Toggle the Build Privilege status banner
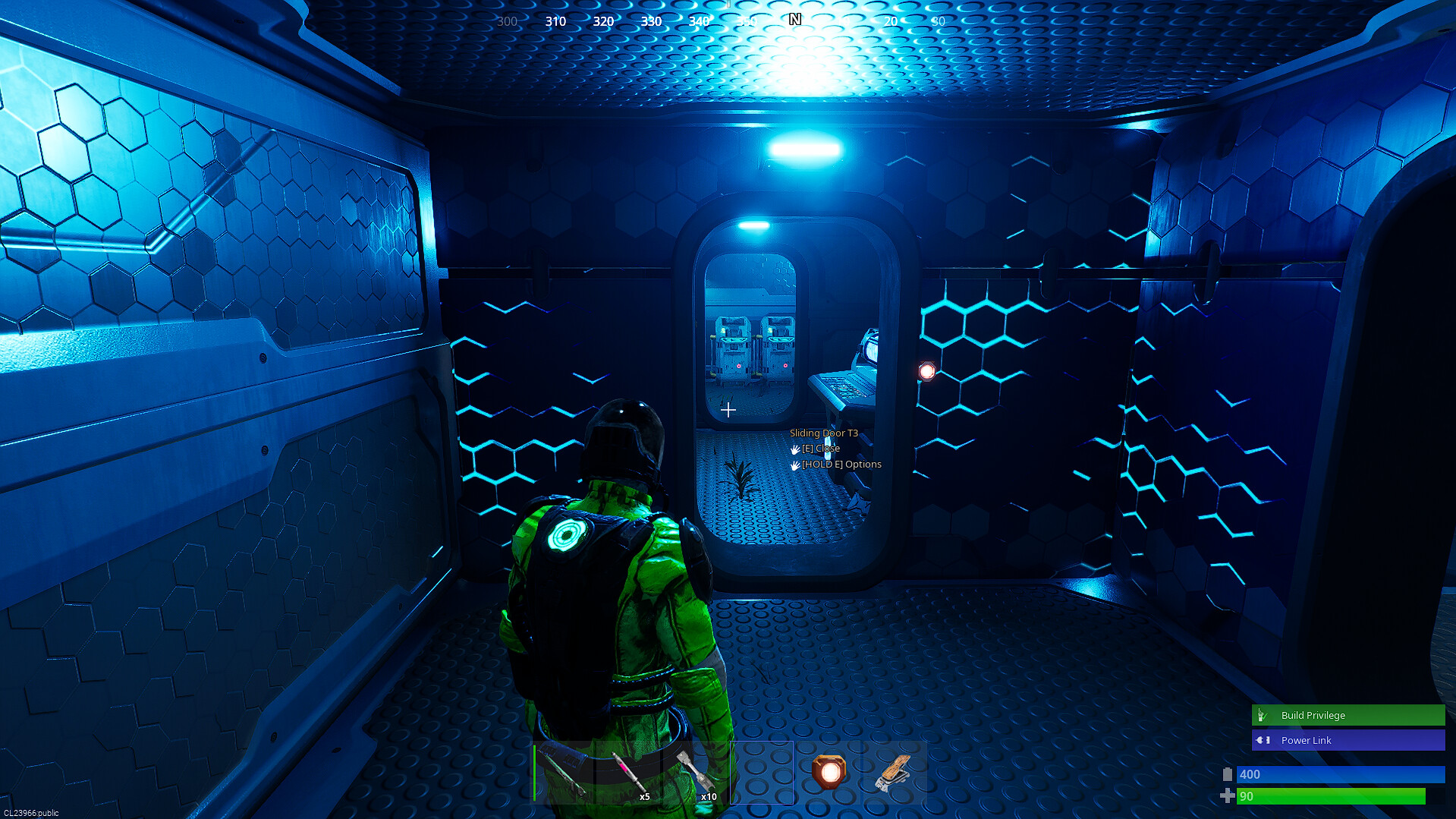Image resolution: width=1456 pixels, height=819 pixels. pyautogui.click(x=1347, y=715)
